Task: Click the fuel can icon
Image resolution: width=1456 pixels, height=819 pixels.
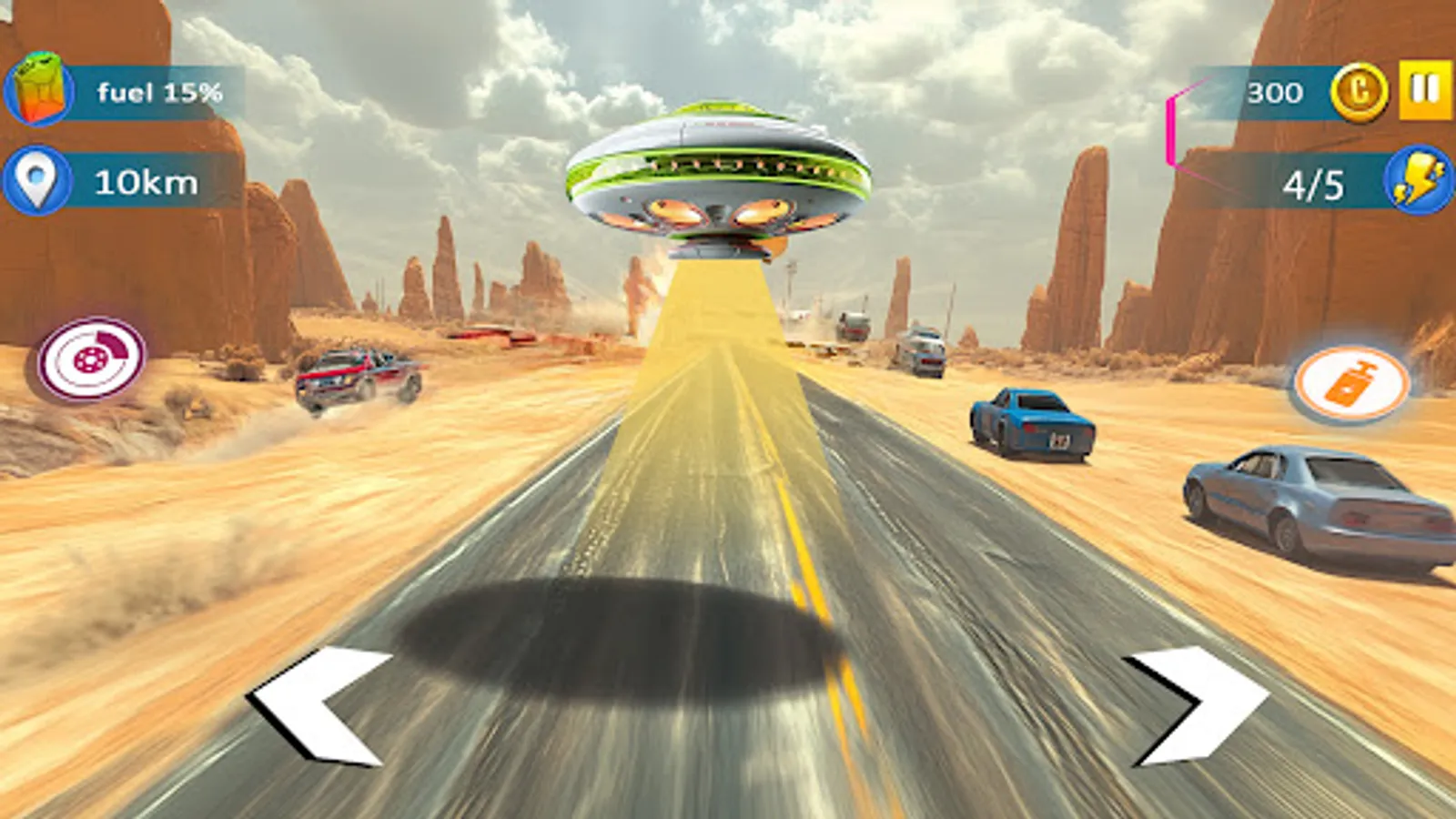Action: point(38,91)
